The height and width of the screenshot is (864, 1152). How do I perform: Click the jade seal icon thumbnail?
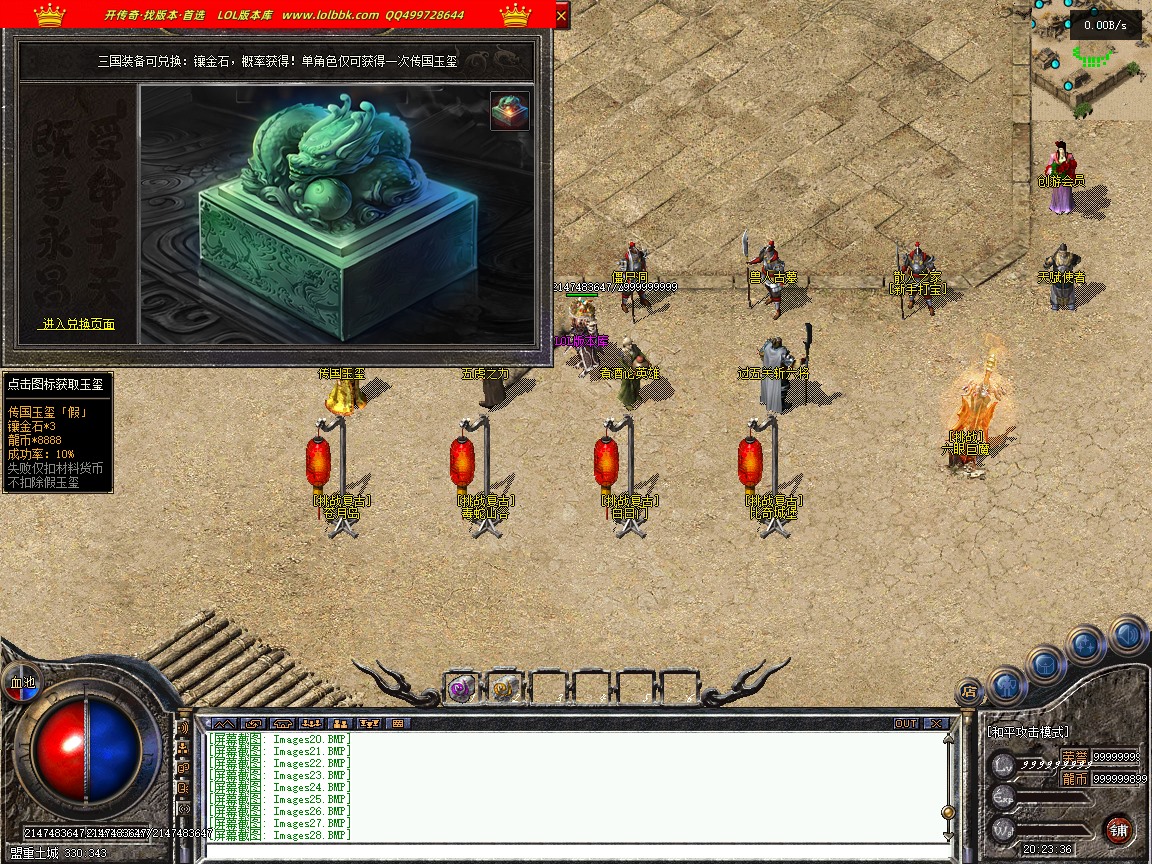510,111
